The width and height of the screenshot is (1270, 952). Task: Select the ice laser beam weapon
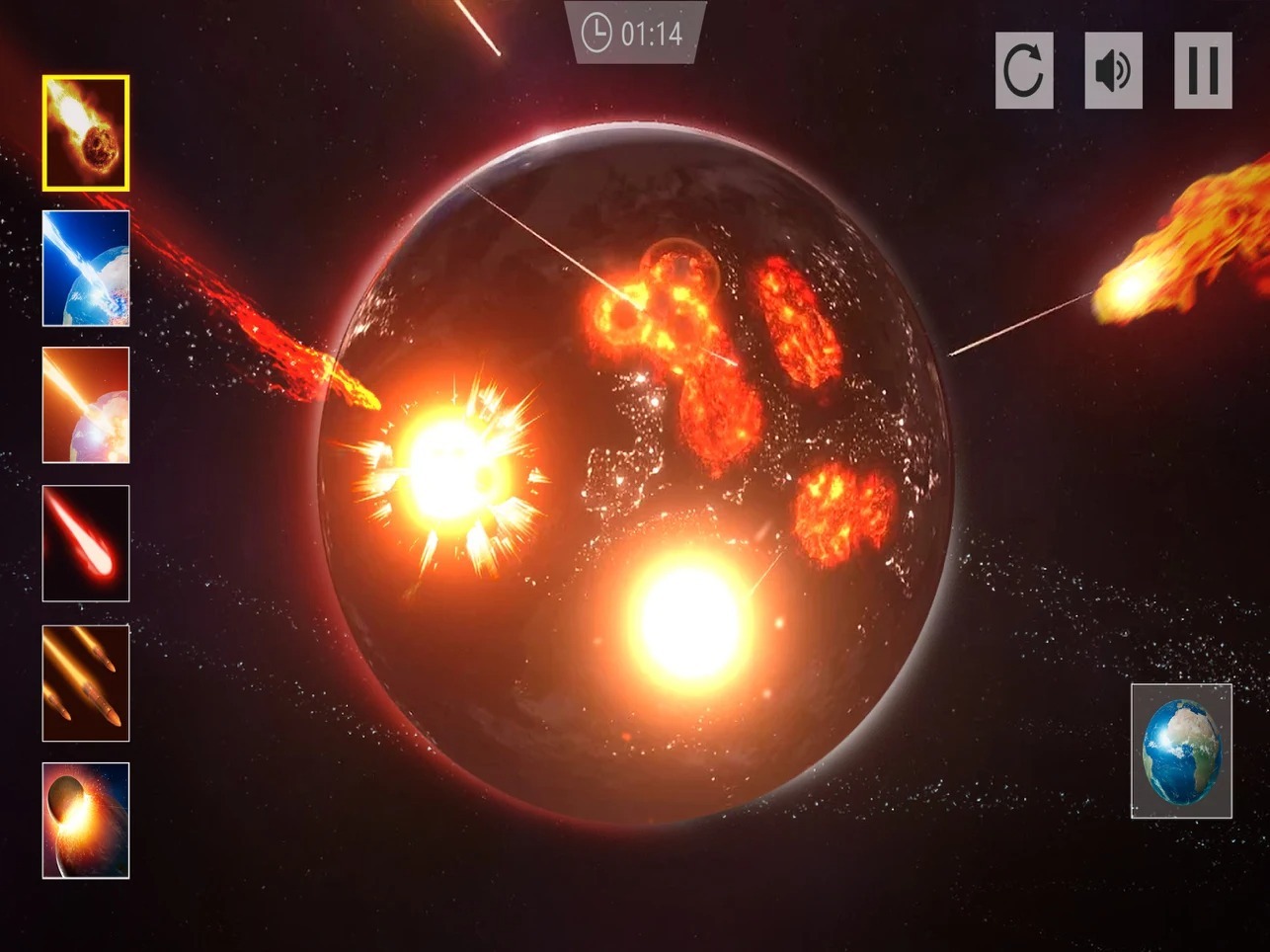86,270
